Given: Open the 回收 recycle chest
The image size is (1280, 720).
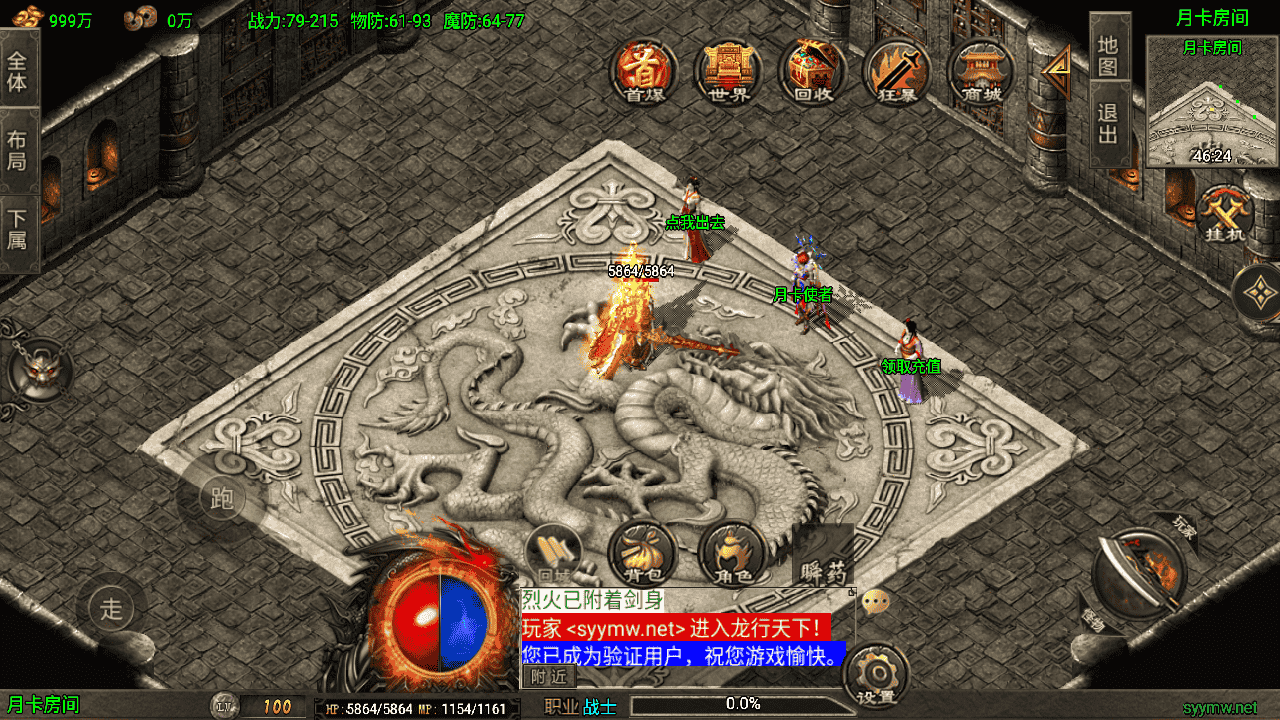Looking at the screenshot, I should tap(813, 71).
